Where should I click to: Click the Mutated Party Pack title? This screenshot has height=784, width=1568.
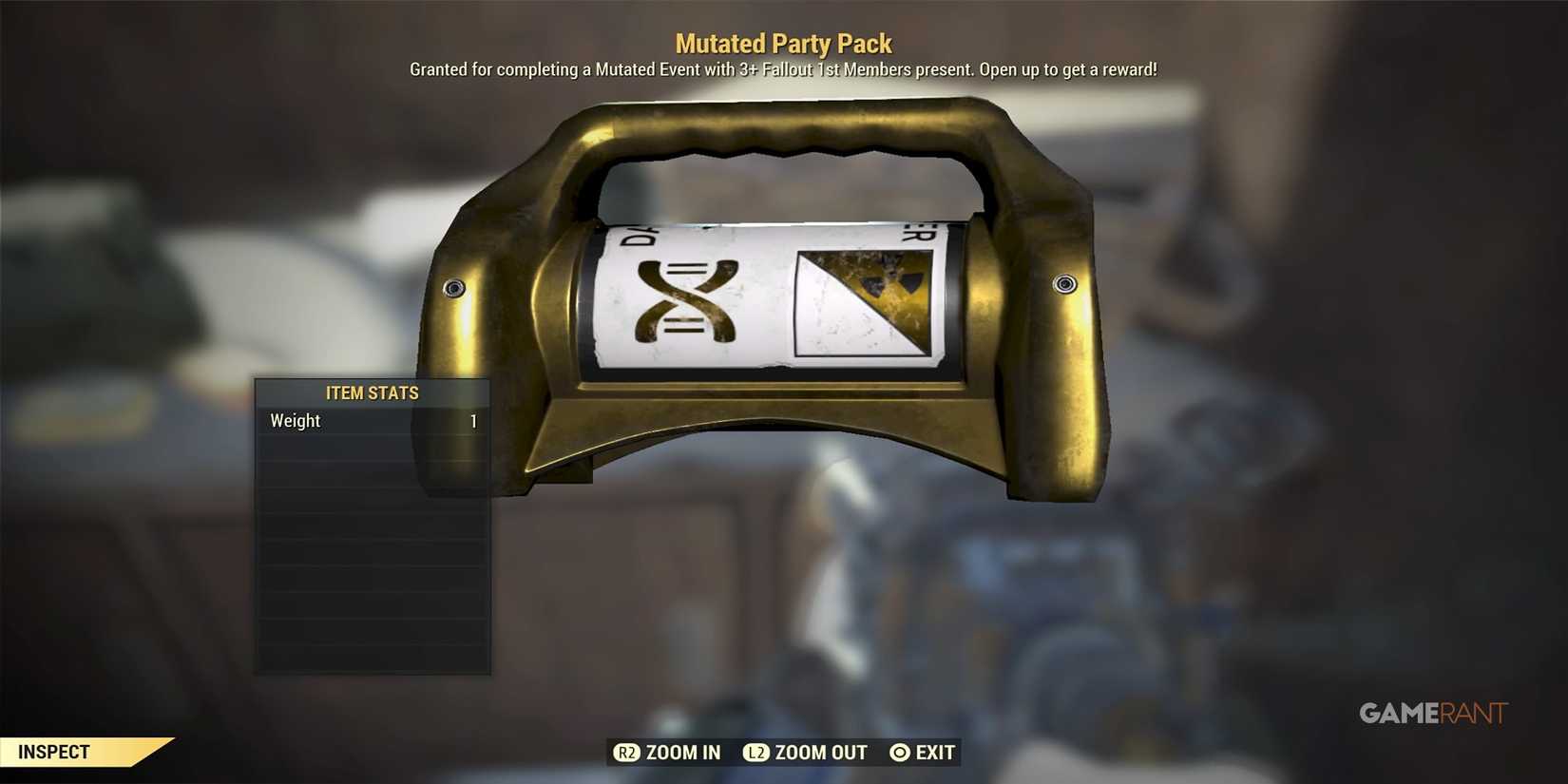pyautogui.click(x=783, y=42)
